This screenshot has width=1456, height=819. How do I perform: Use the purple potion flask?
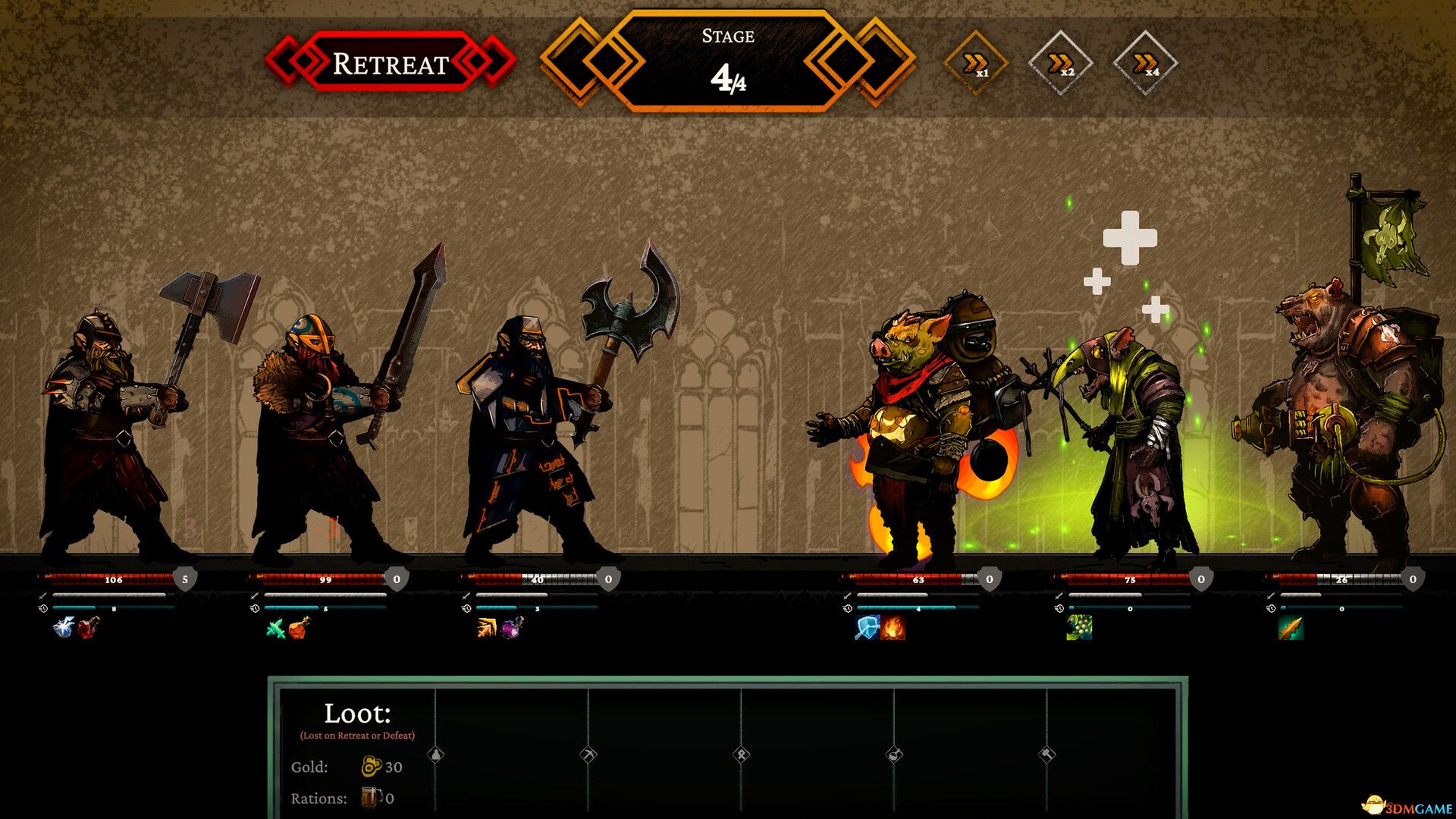pos(512,628)
